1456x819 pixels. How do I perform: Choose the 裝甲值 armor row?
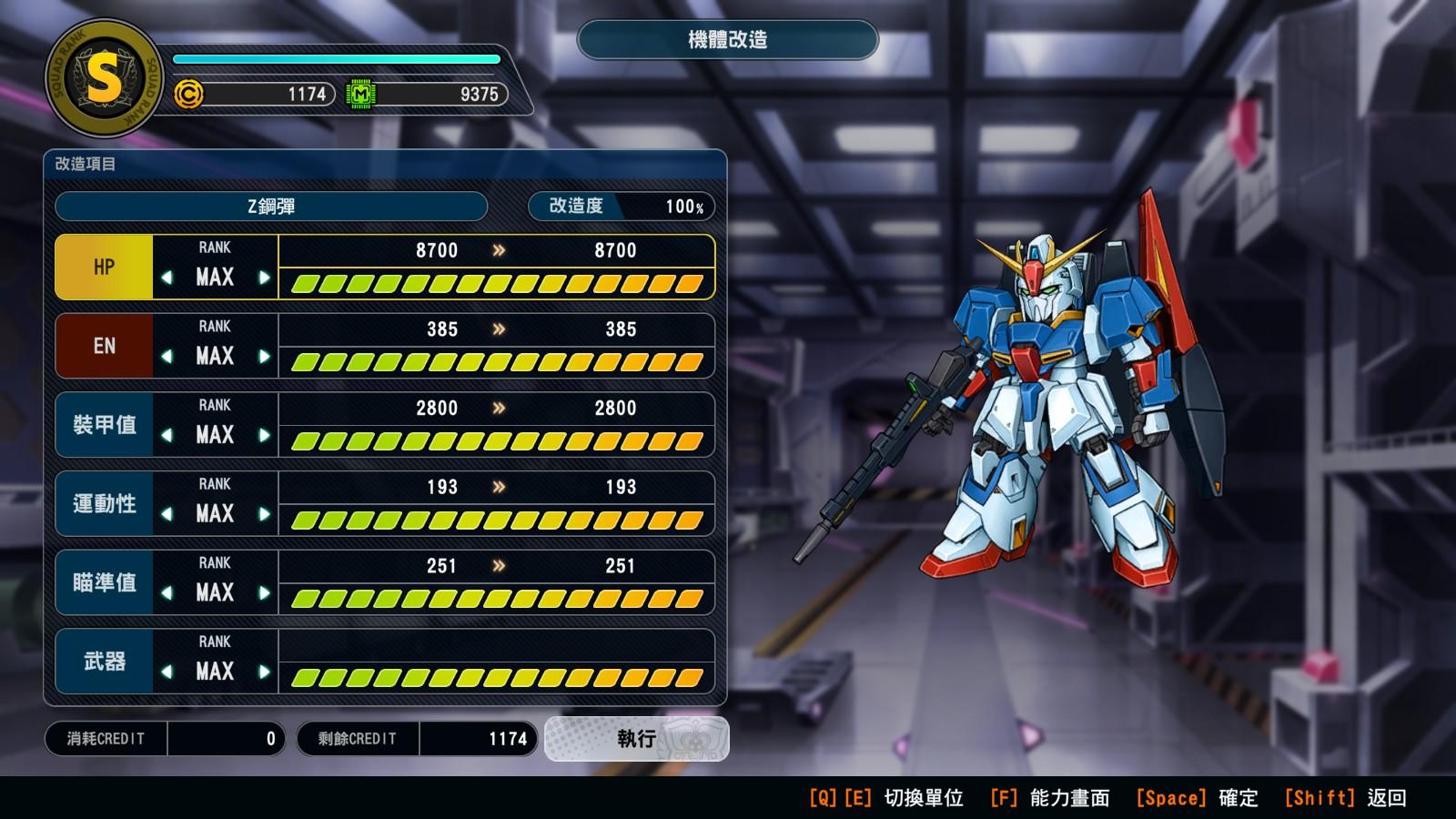(x=104, y=425)
